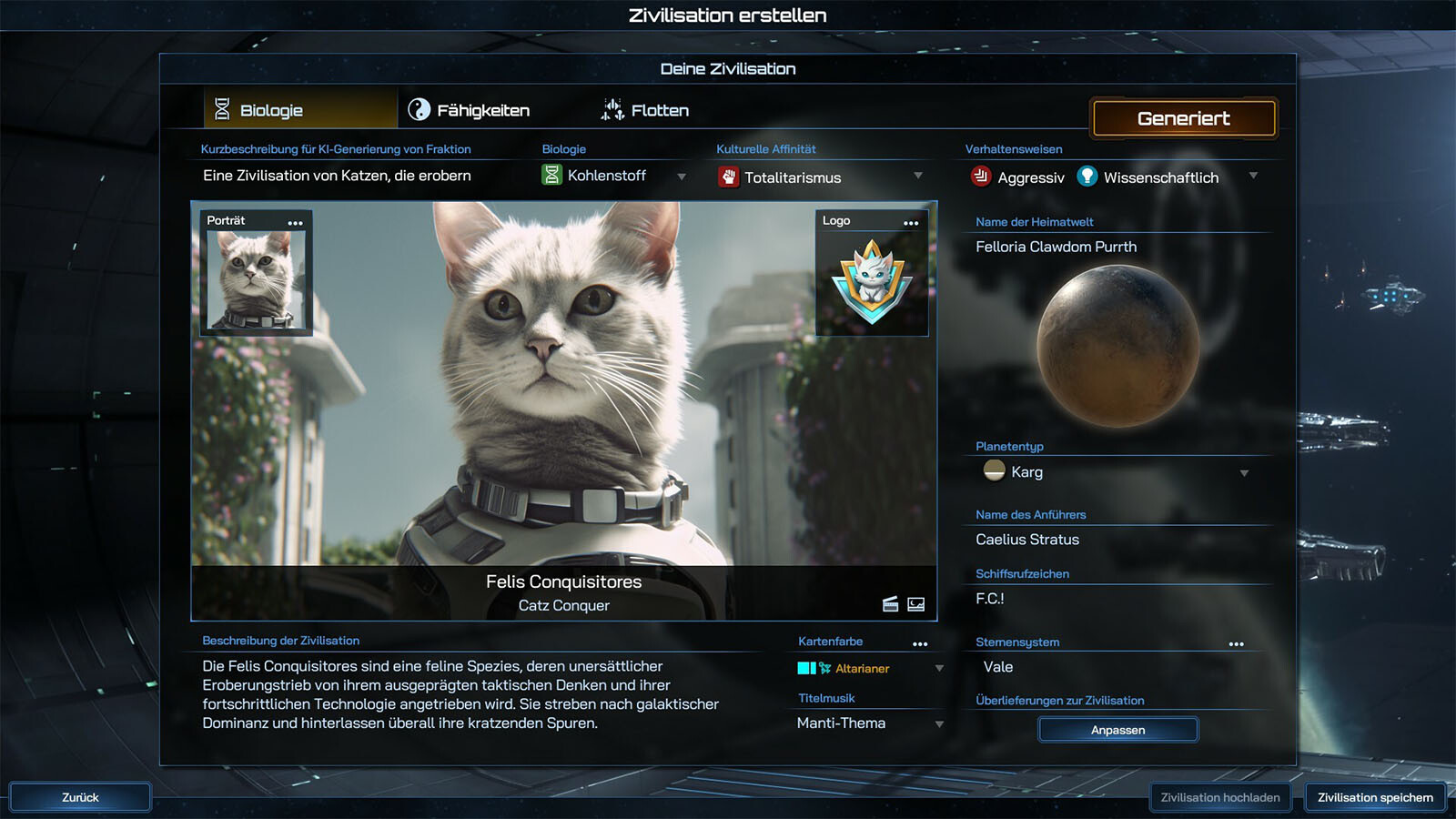This screenshot has width=1456, height=819.
Task: Go back with the Zurück button
Action: (80, 797)
